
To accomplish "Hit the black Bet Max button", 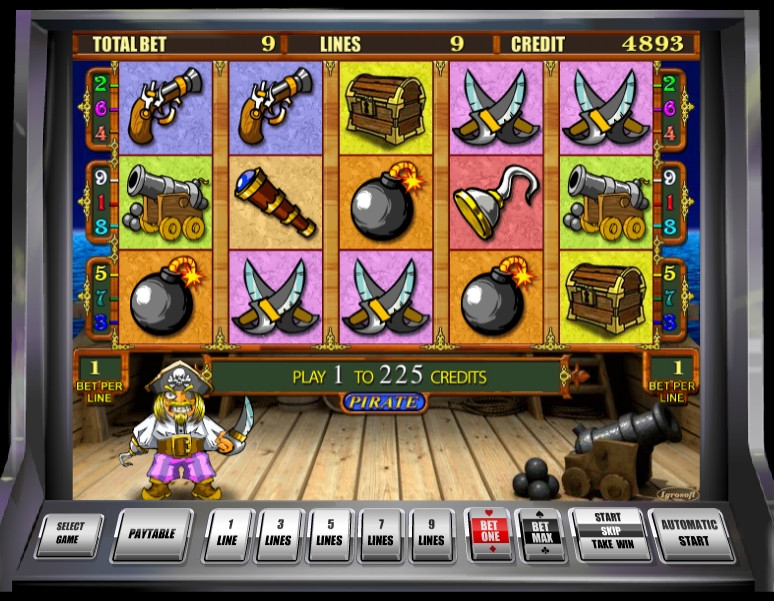I will pos(540,534).
